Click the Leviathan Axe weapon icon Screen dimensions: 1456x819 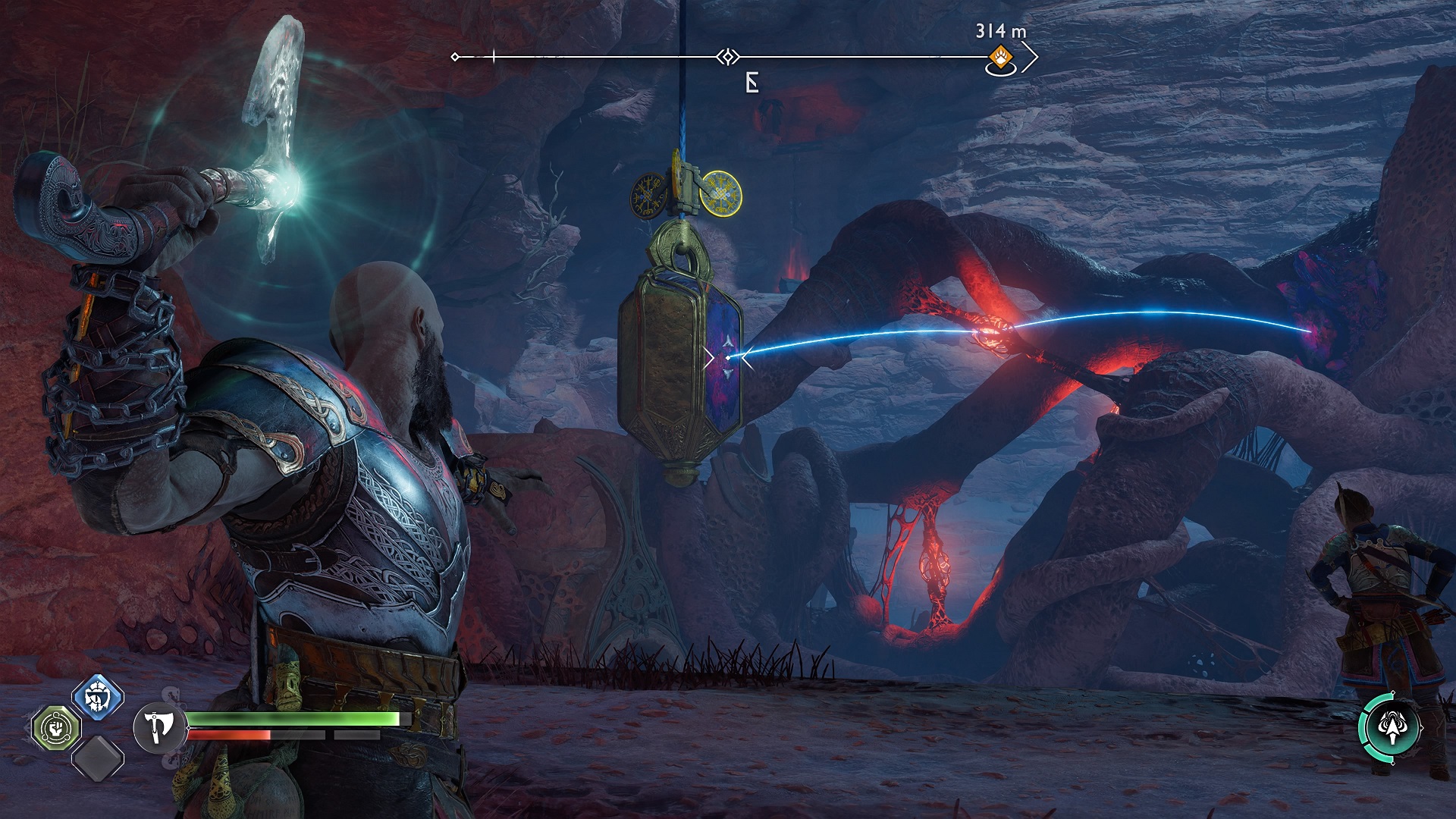click(159, 728)
